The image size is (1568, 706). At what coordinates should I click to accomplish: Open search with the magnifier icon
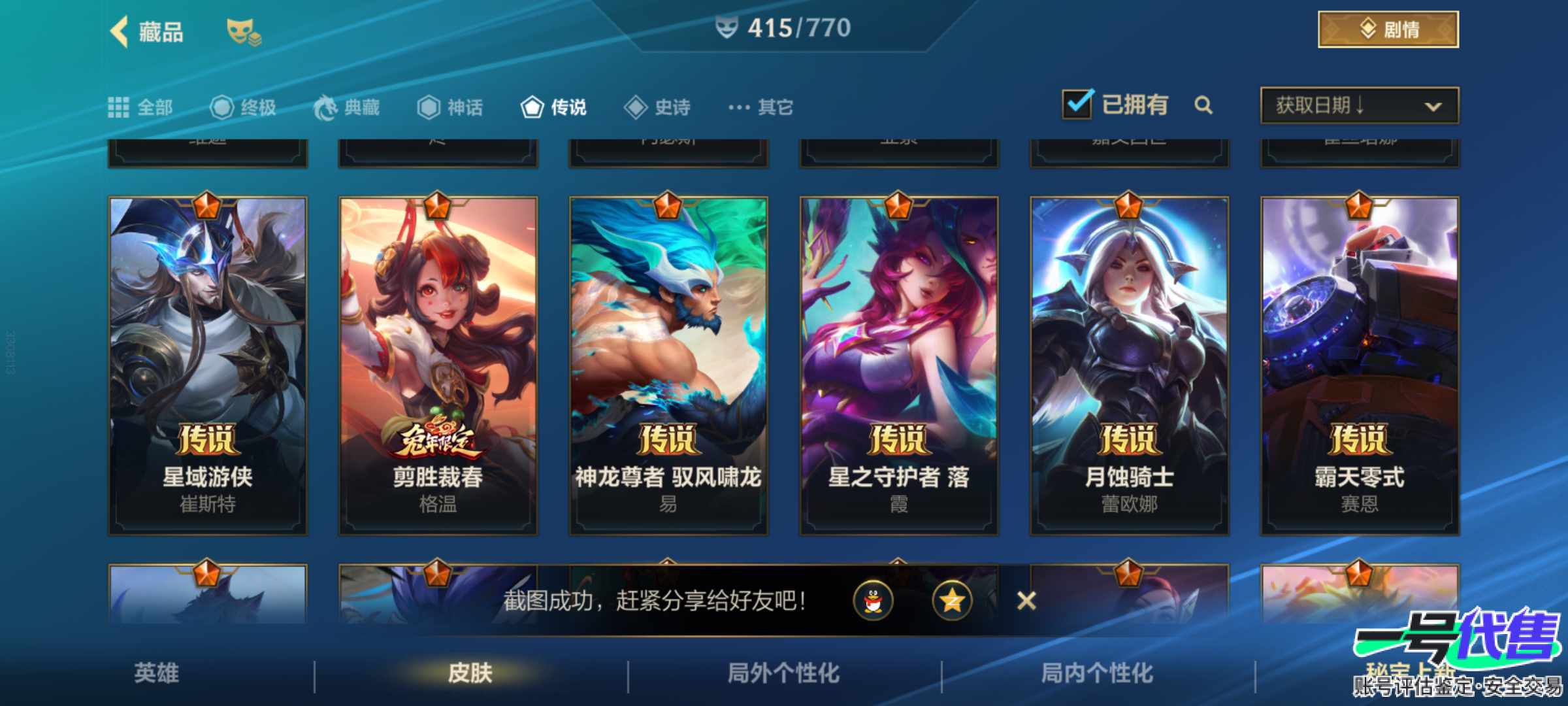point(1204,106)
